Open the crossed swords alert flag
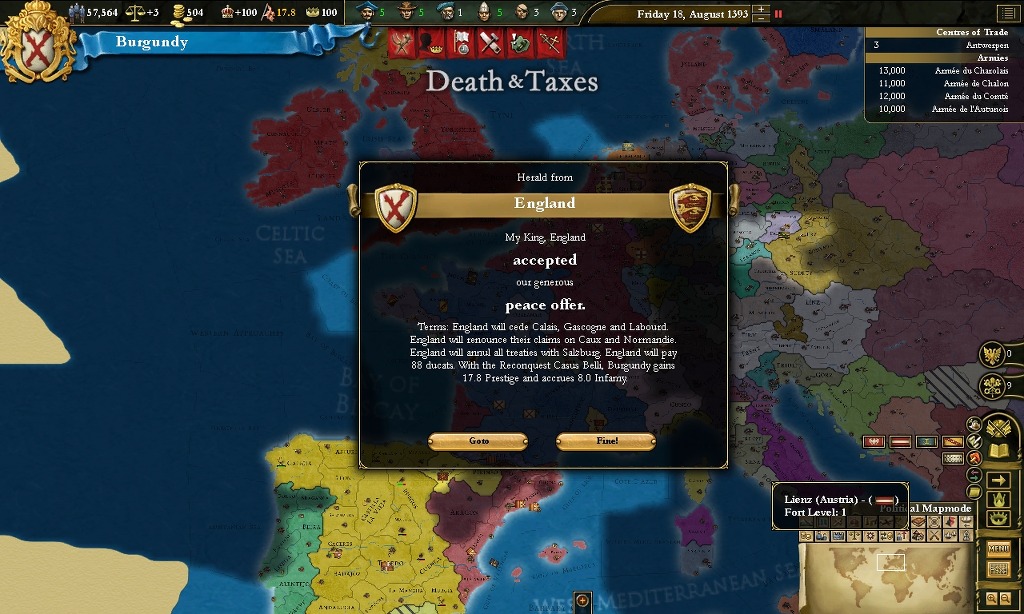 click(548, 43)
